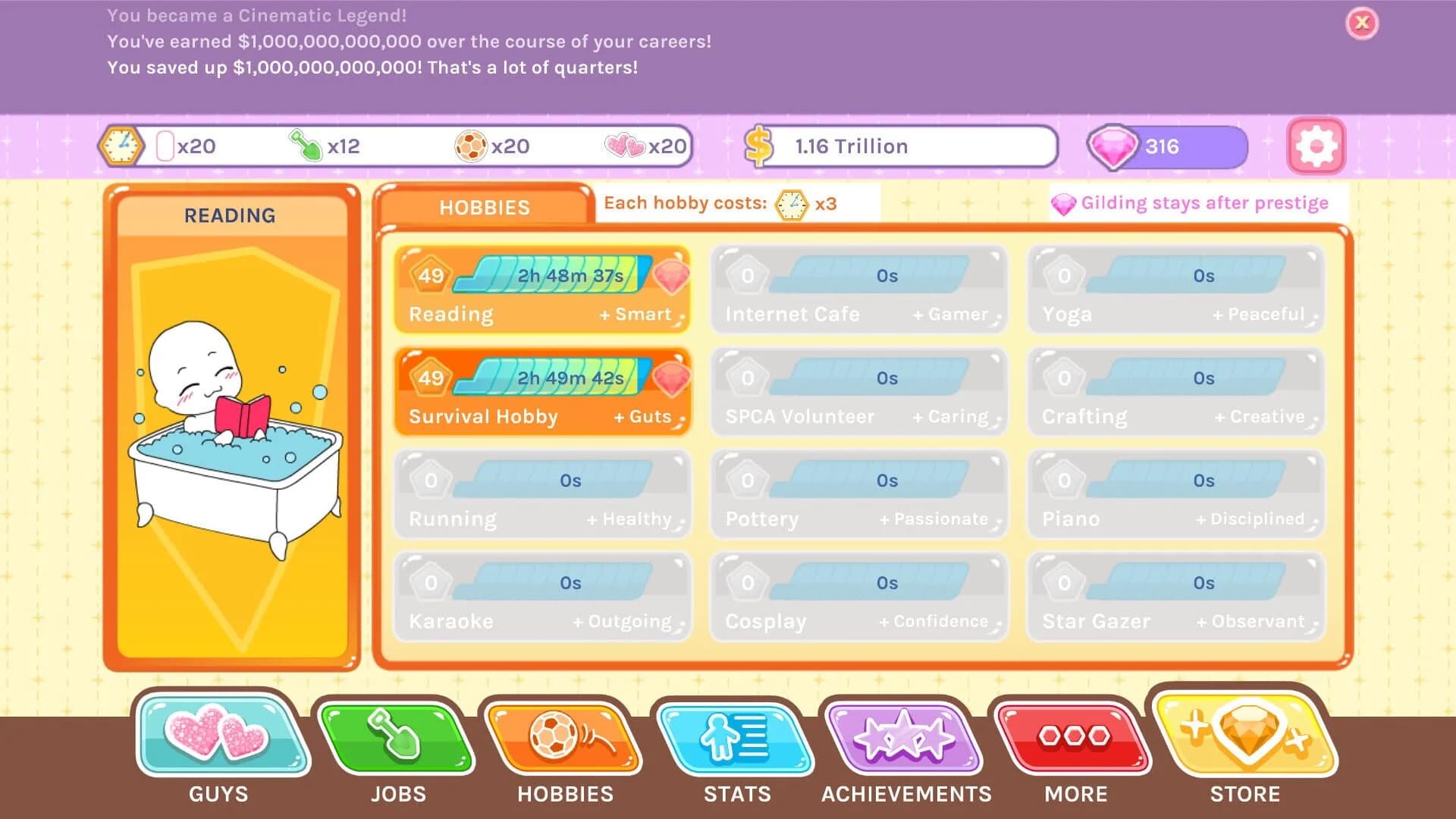Start the Yoga hobby
Screen dimensions: 1456x819
click(x=1175, y=290)
